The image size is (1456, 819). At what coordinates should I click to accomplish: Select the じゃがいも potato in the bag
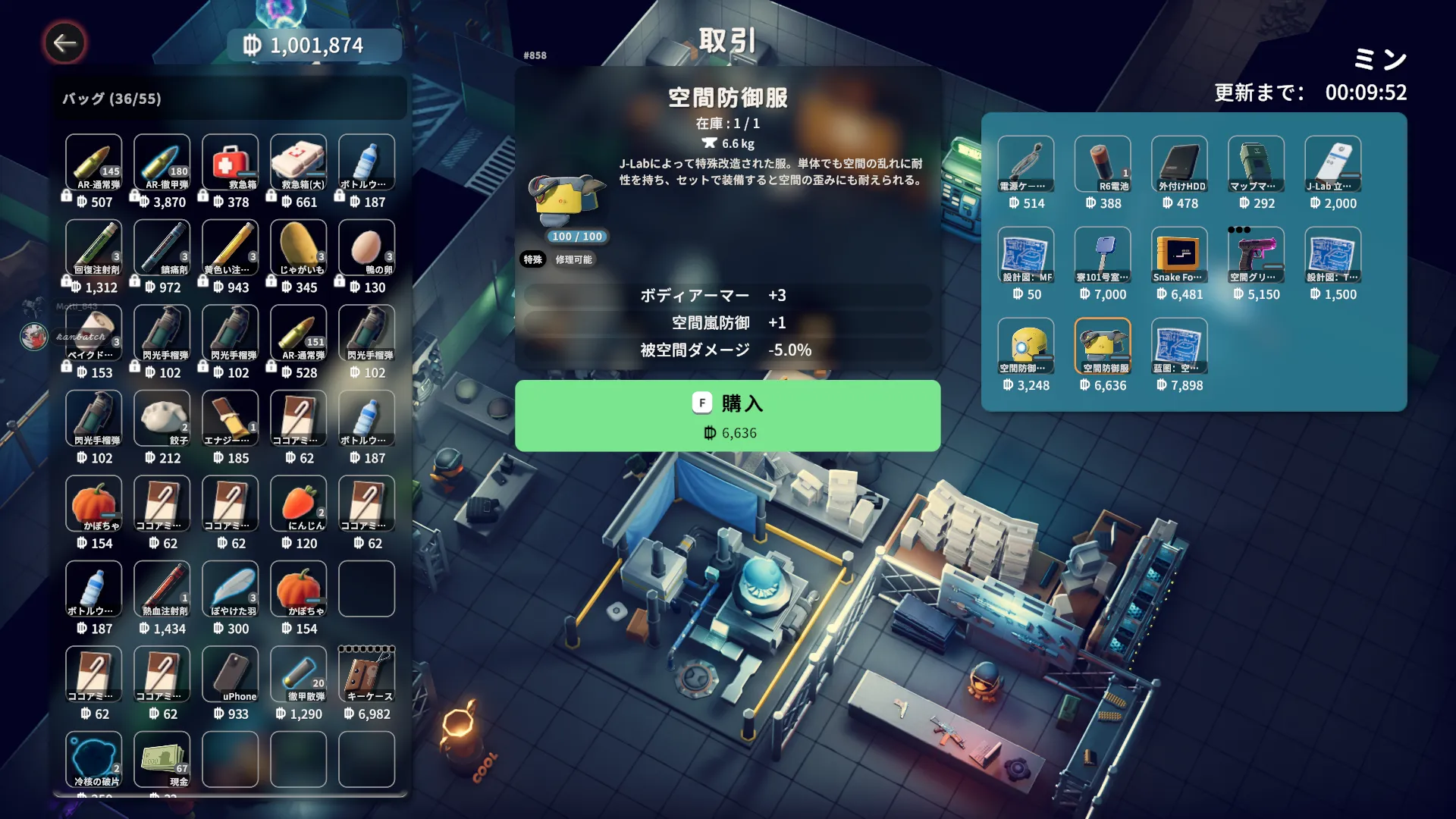coord(298,247)
